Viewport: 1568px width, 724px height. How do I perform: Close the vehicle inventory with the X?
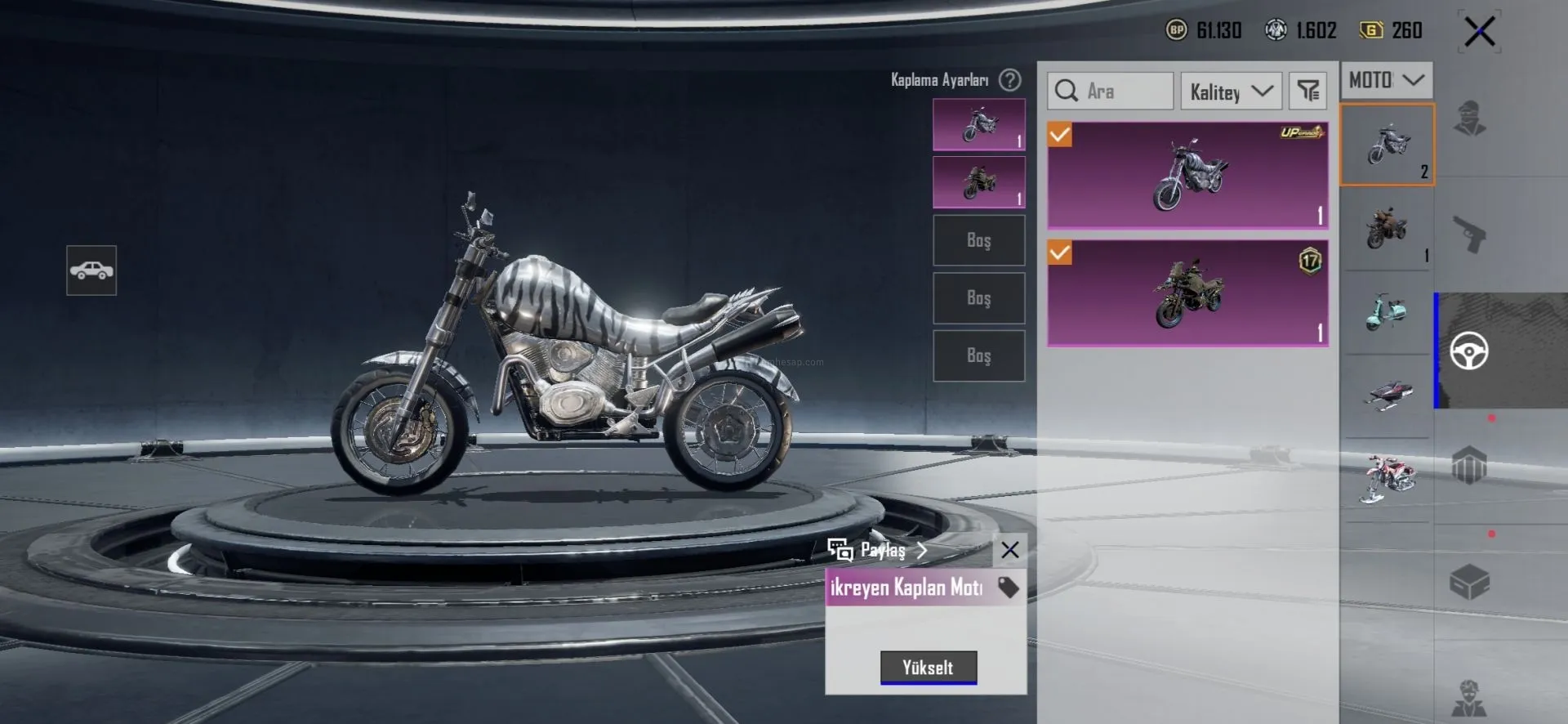click(1479, 33)
